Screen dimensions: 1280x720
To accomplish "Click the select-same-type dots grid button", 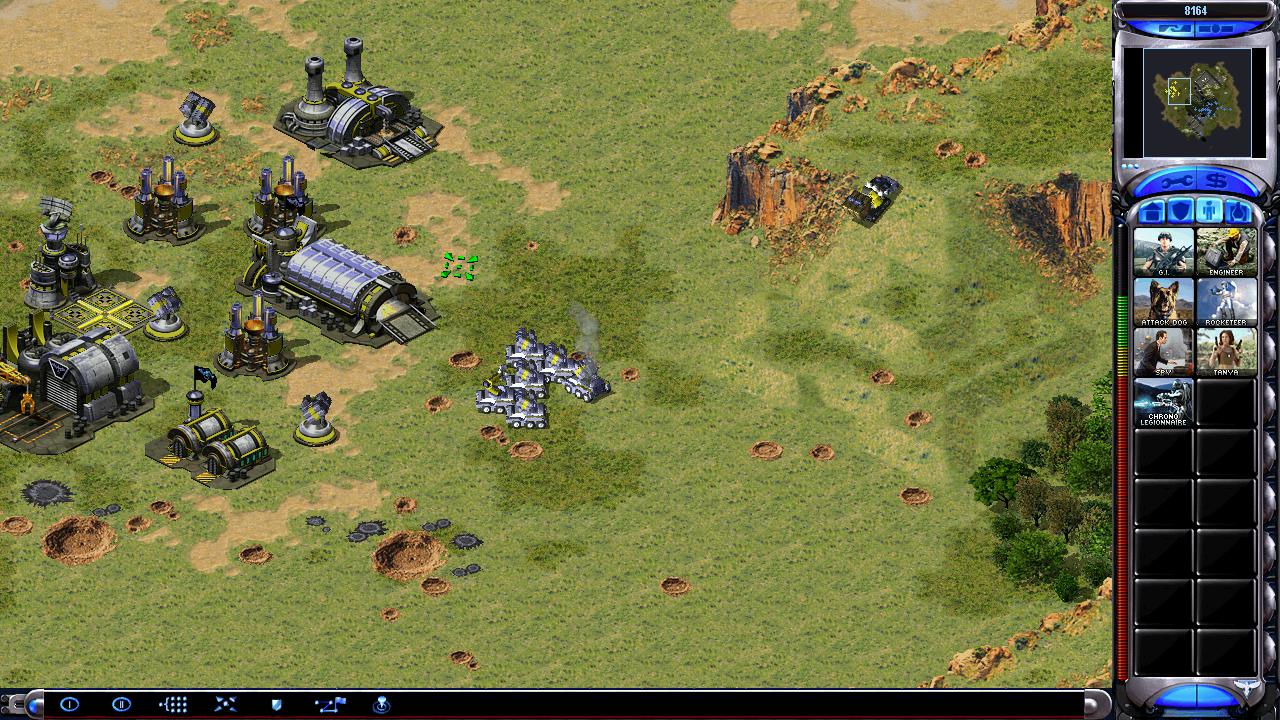I will click(x=173, y=704).
